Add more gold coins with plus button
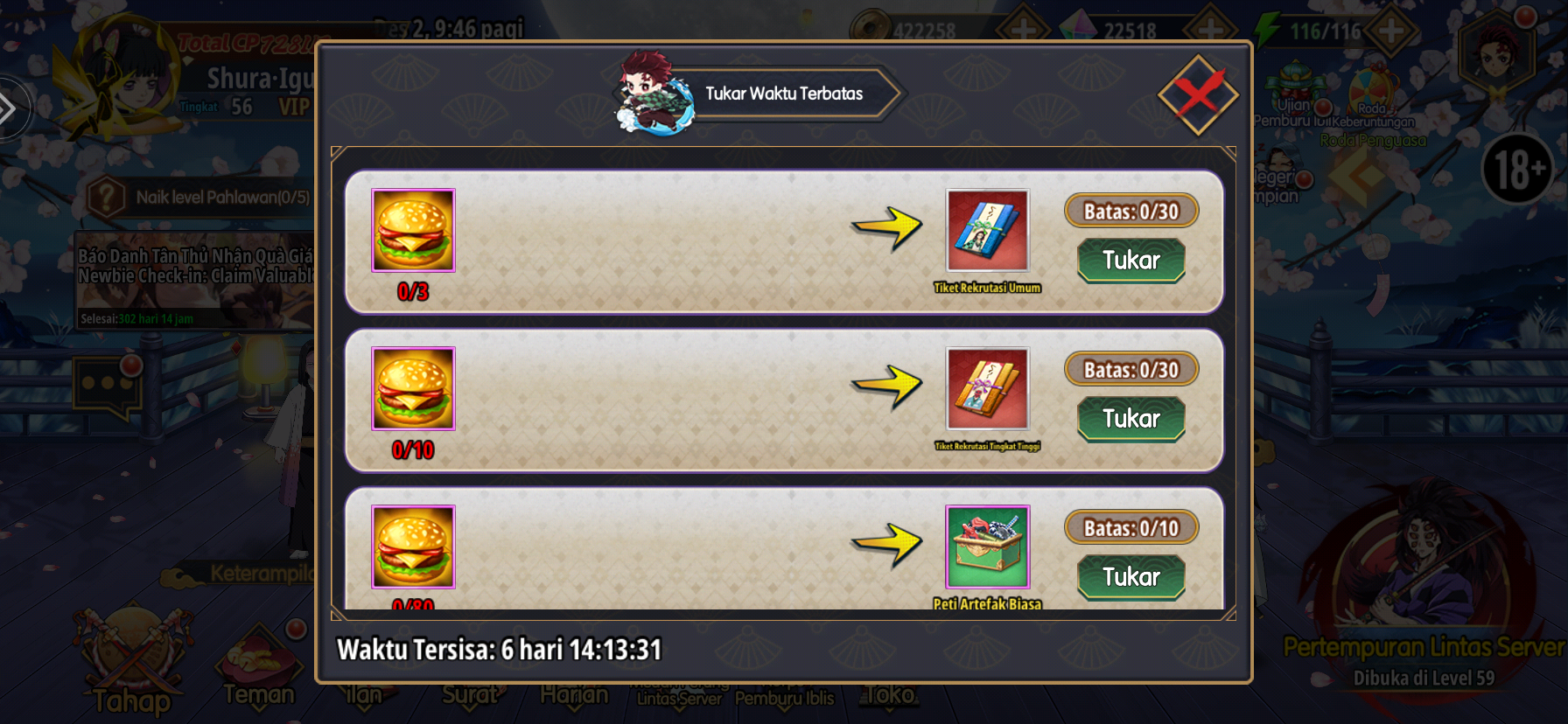 click(x=1021, y=31)
